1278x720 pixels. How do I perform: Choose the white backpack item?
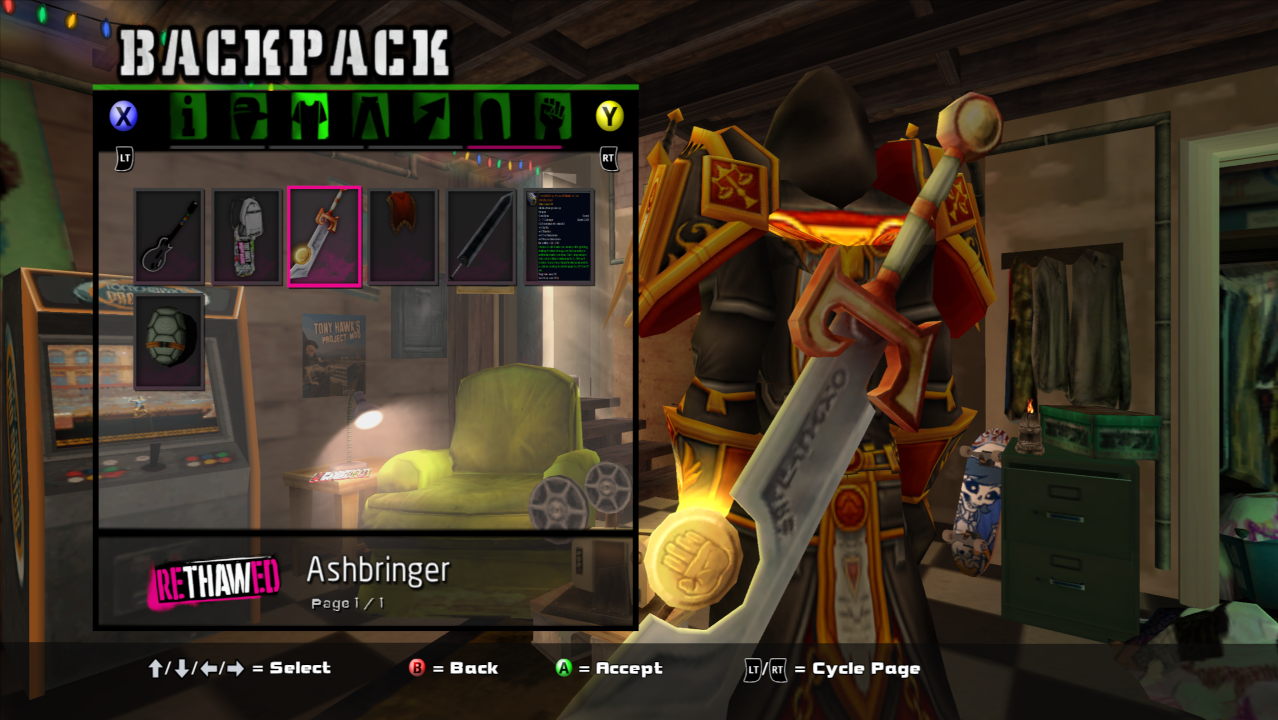tap(246, 237)
